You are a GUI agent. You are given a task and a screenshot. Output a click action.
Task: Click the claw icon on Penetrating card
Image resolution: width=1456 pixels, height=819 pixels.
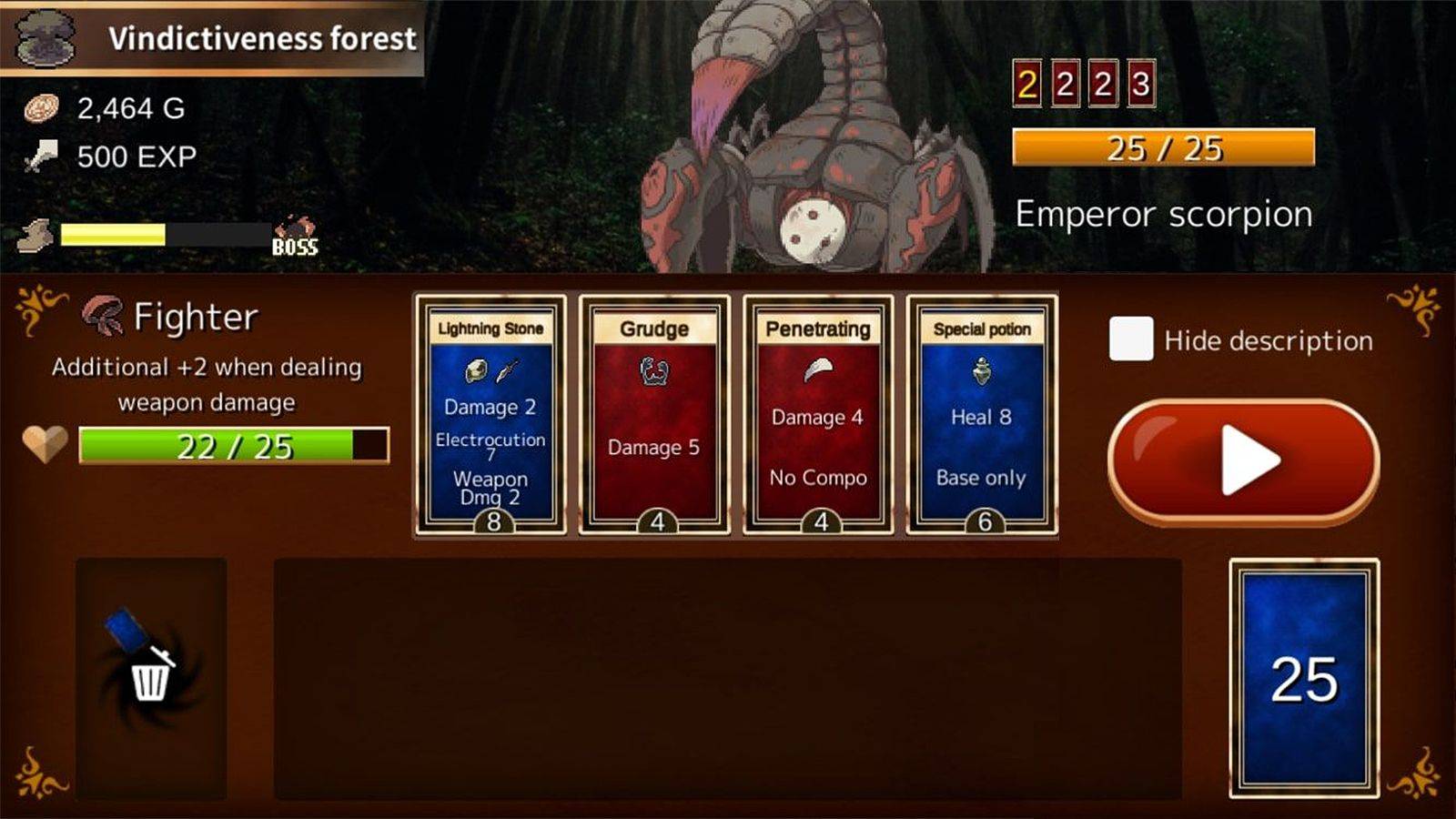point(818,368)
